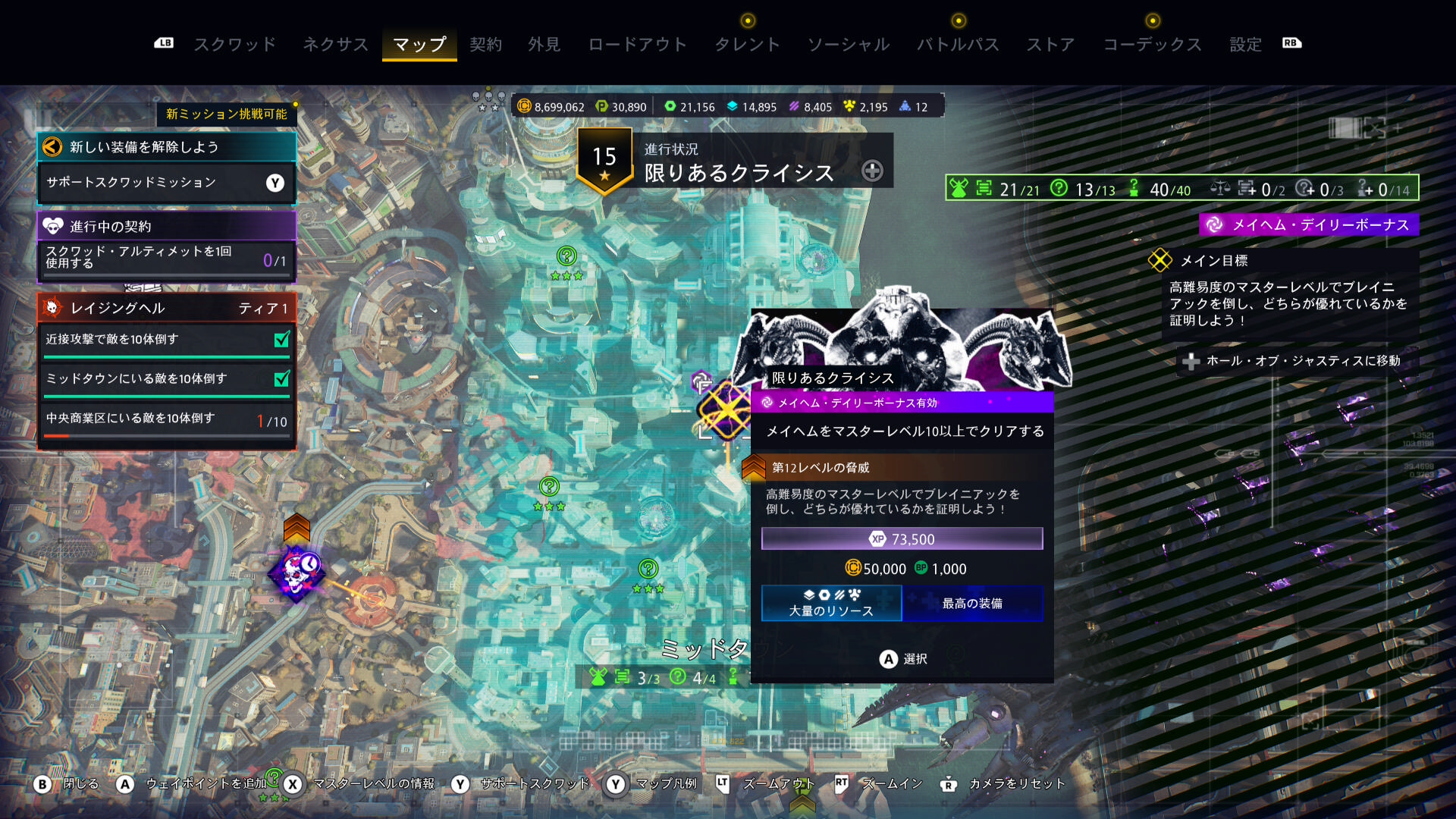
Task: Visit the ストア tab
Action: pyautogui.click(x=1050, y=45)
